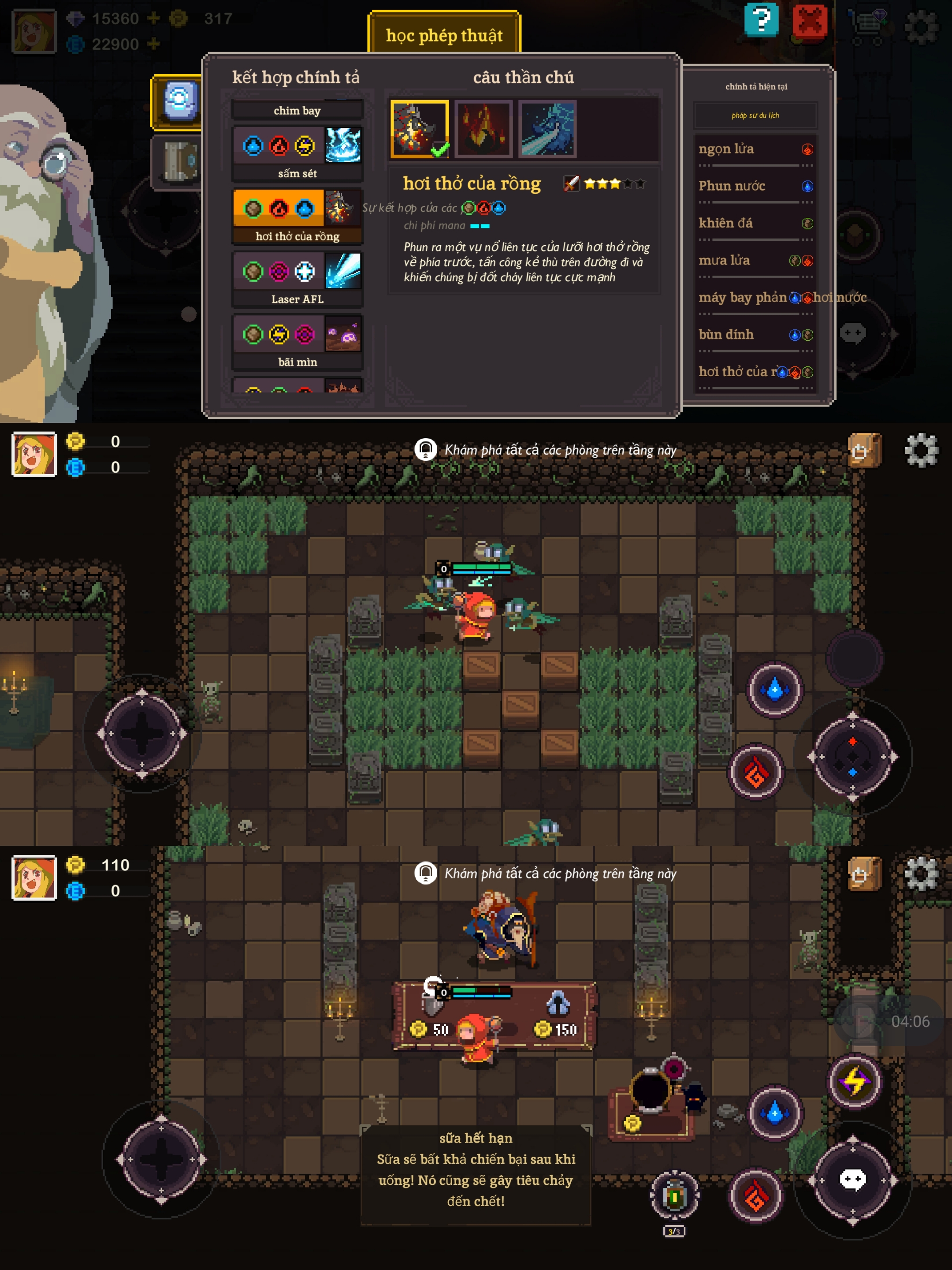The width and height of the screenshot is (952, 1270).
Task: Switch to the chest tab below orb tab
Action: 180,161
